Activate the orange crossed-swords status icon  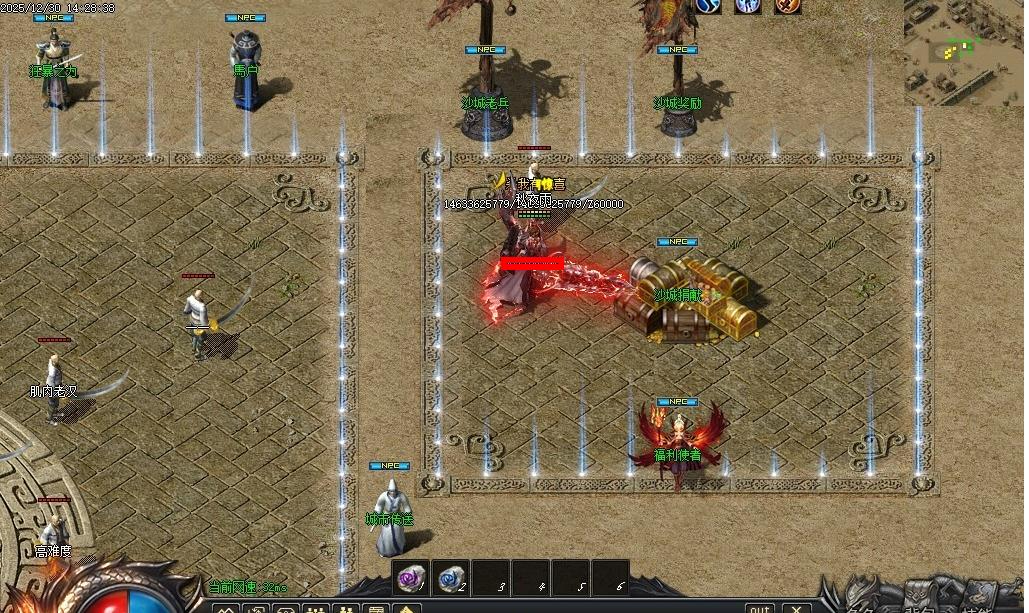click(787, 6)
